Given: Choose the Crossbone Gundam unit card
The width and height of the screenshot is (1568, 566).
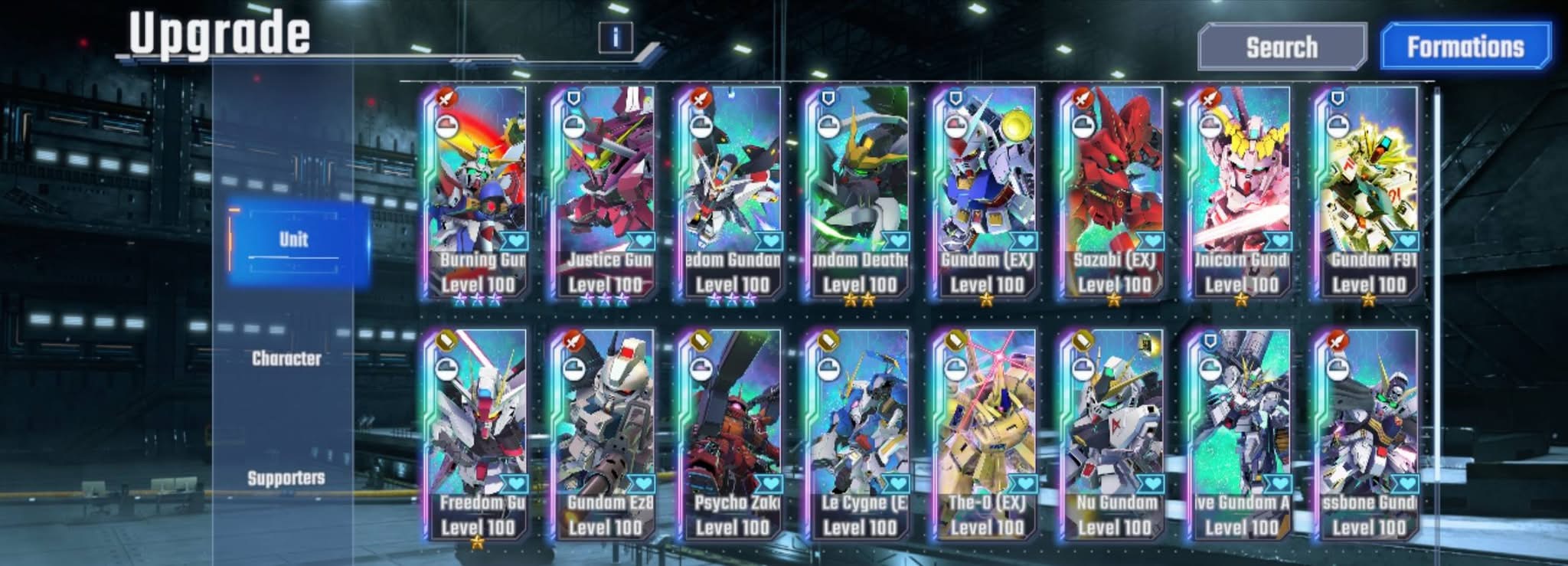Looking at the screenshot, I should pyautogui.click(x=1367, y=434).
